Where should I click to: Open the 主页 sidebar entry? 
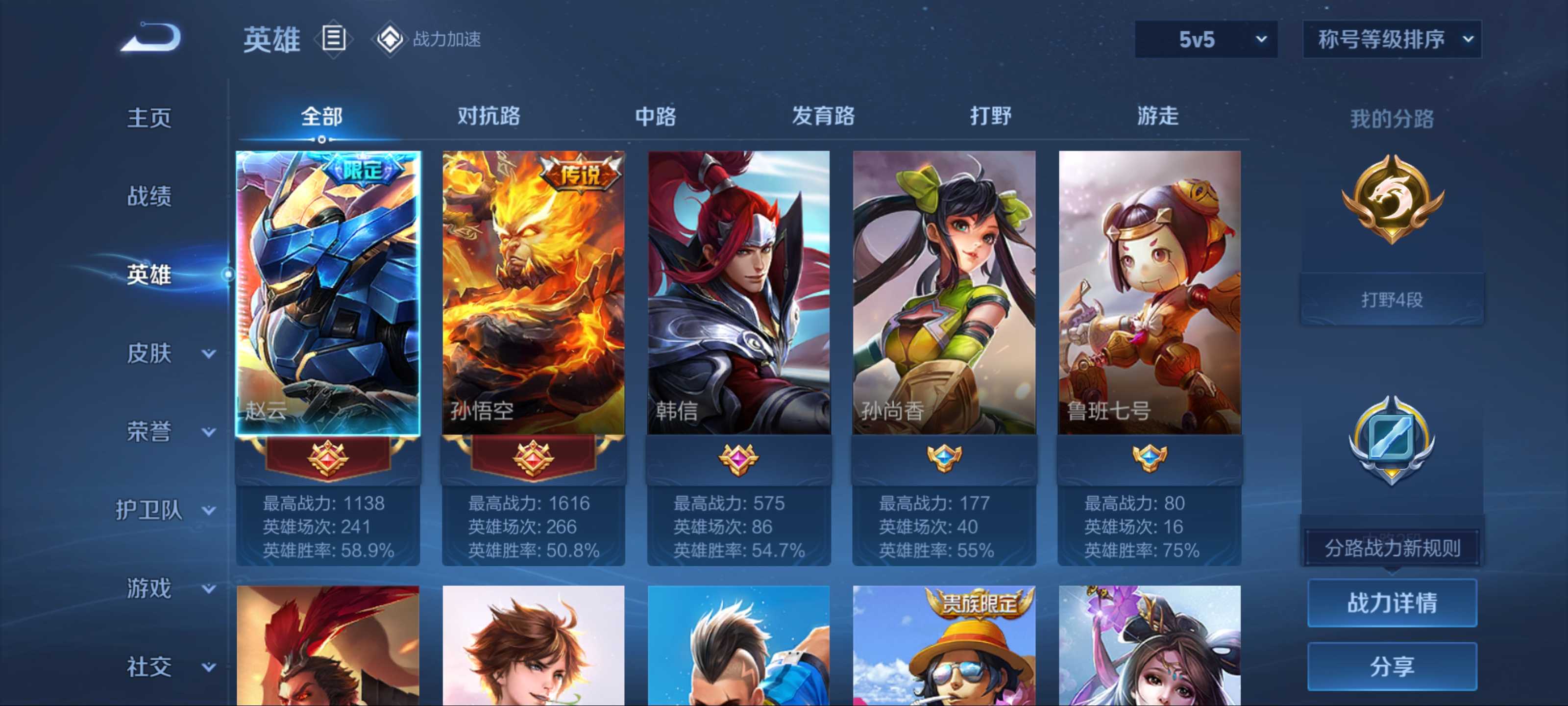pos(149,118)
